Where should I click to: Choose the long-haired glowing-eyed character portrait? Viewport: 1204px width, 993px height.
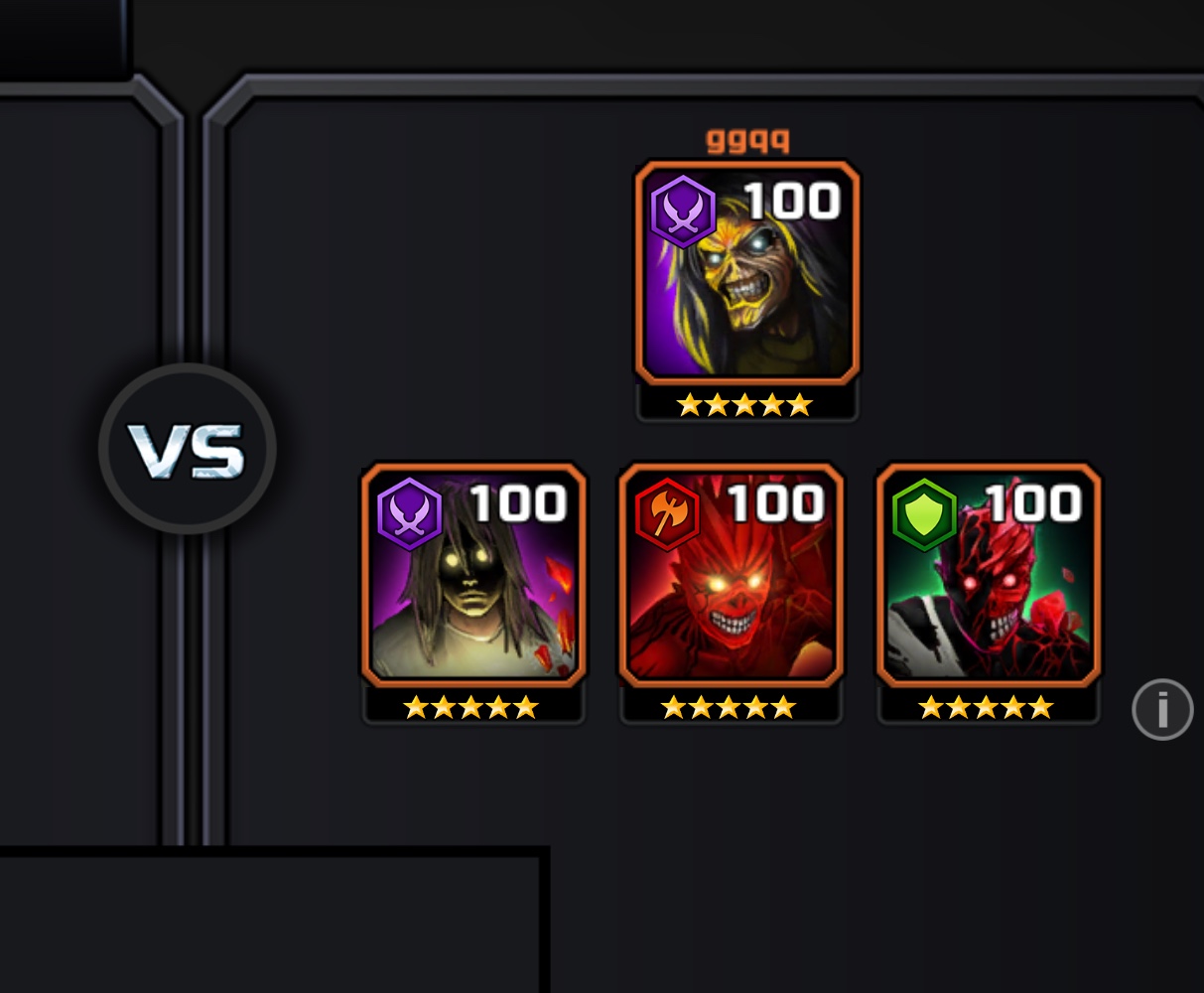pos(473,575)
